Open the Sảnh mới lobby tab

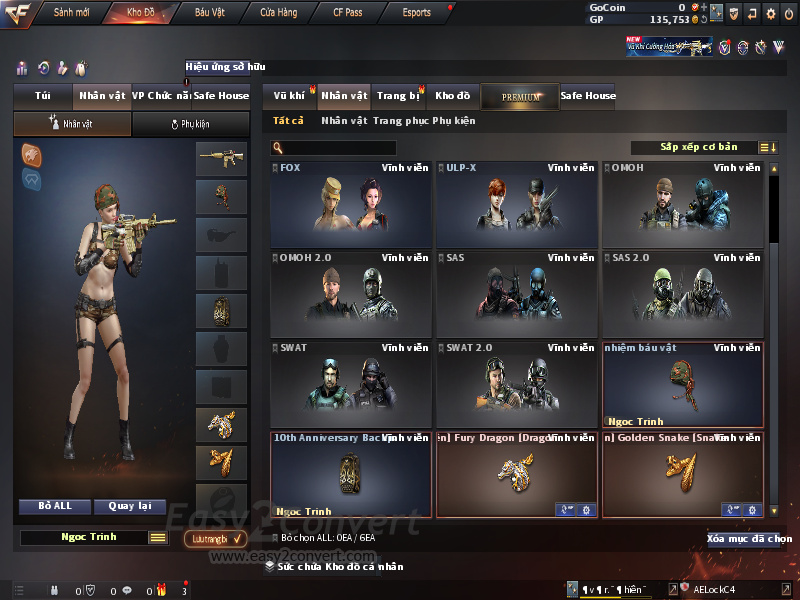[x=71, y=13]
